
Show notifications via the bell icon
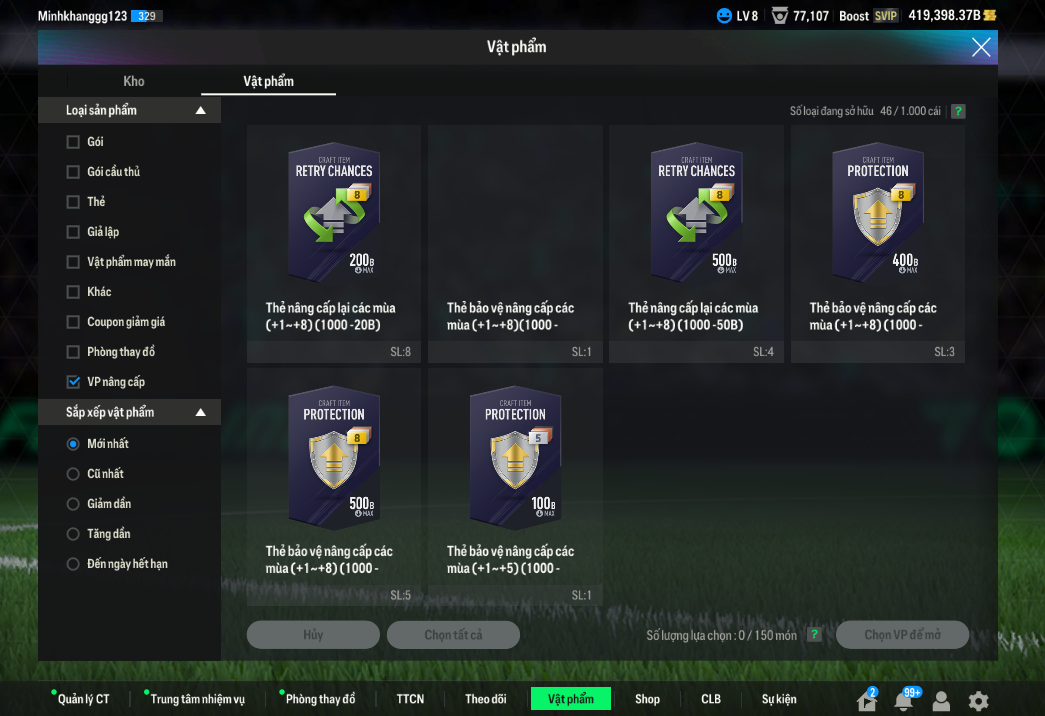click(904, 701)
